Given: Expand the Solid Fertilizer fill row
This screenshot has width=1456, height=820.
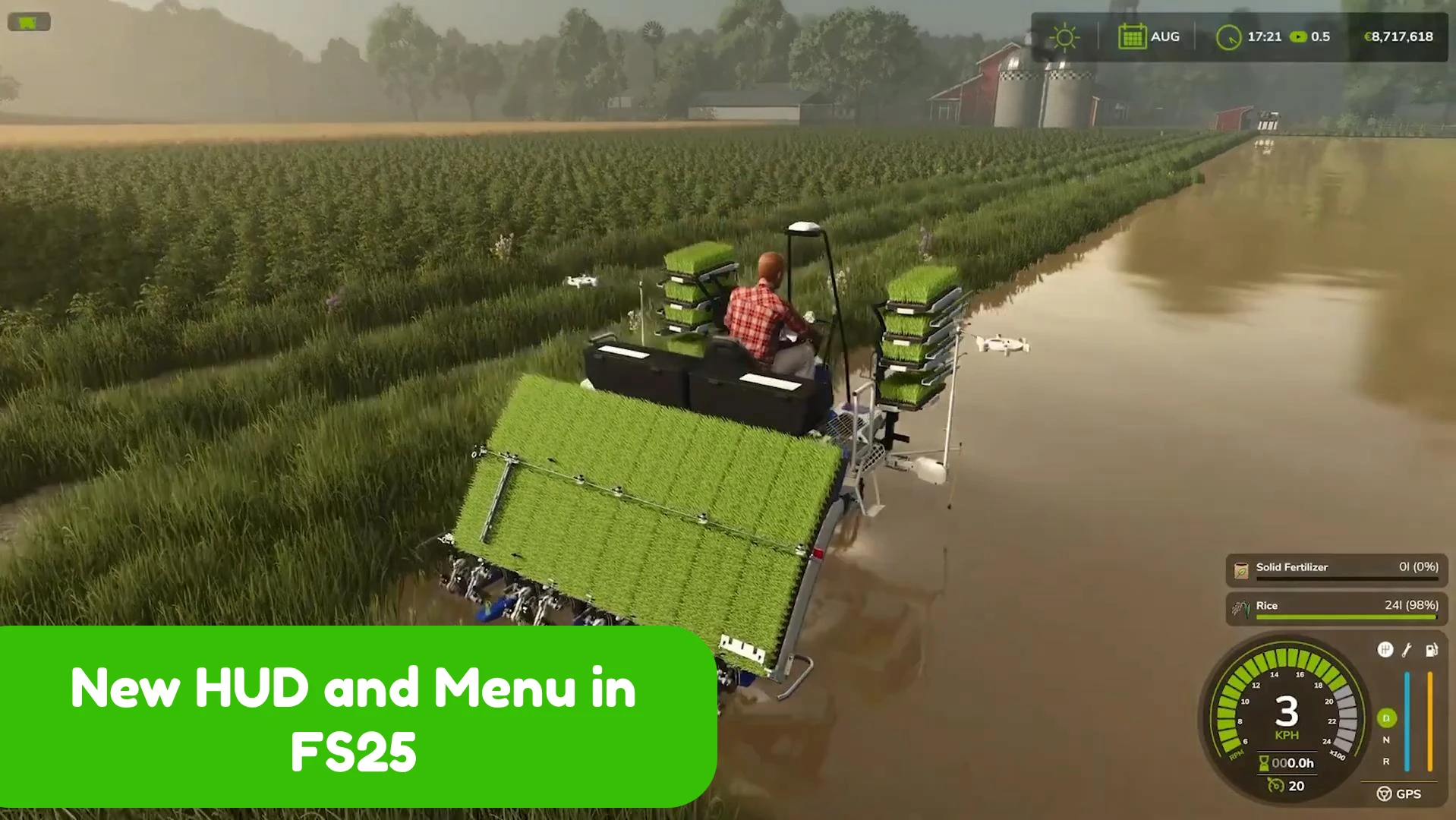Looking at the screenshot, I should (x=1335, y=569).
